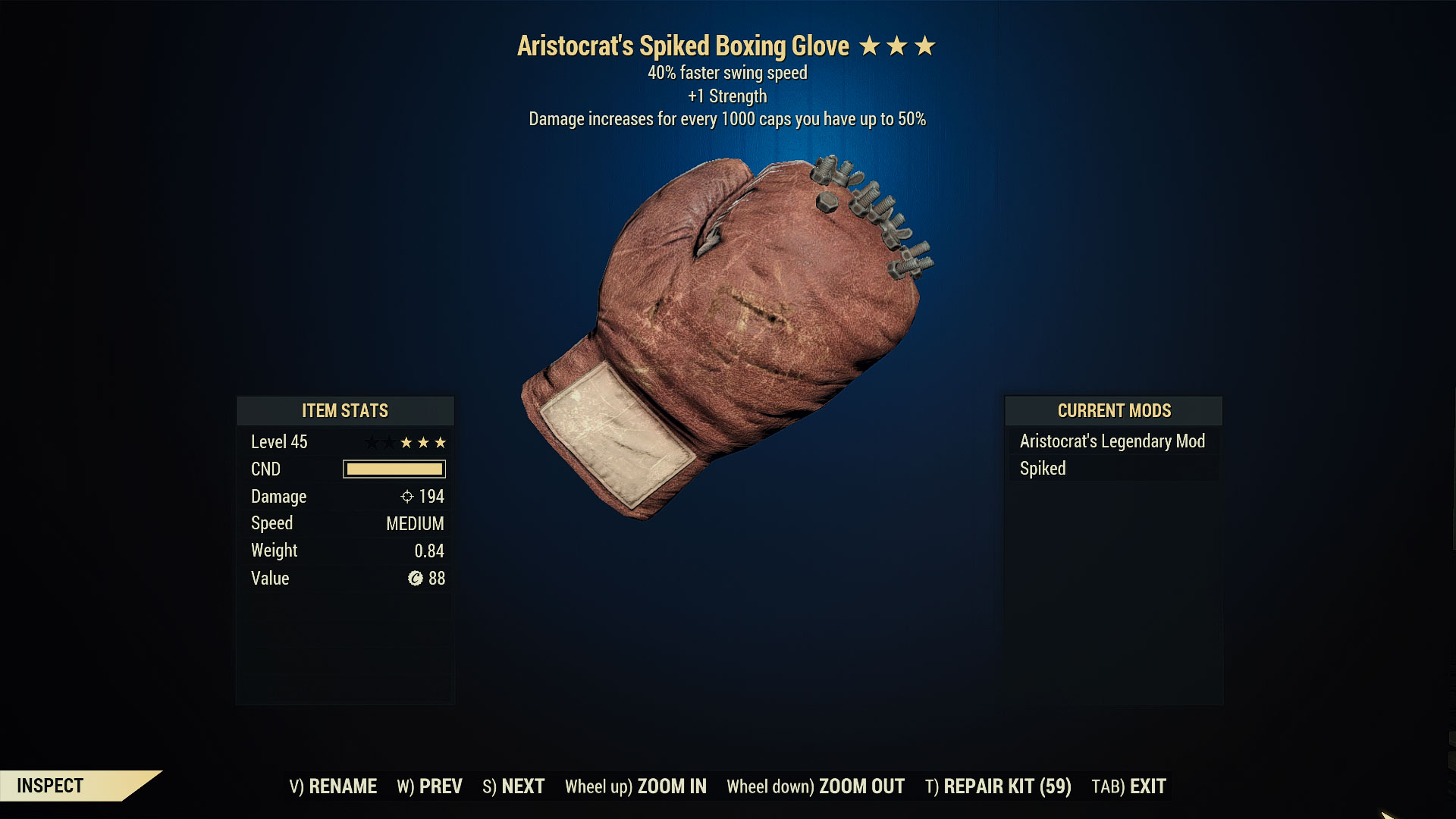Click the caps currency icon beside Value
This screenshot has height=819, width=1456.
(417, 579)
